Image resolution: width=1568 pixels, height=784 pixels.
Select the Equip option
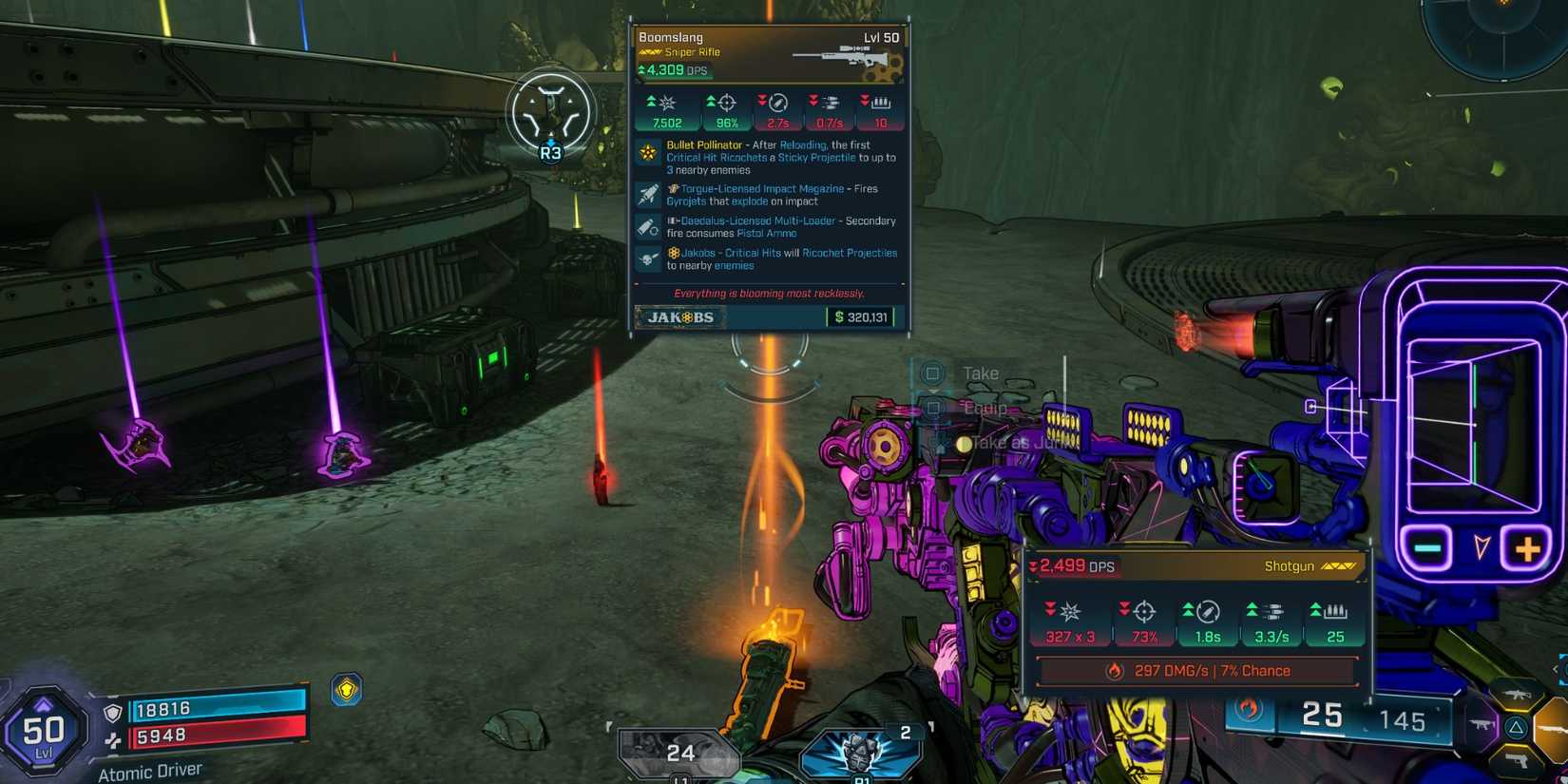(985, 407)
